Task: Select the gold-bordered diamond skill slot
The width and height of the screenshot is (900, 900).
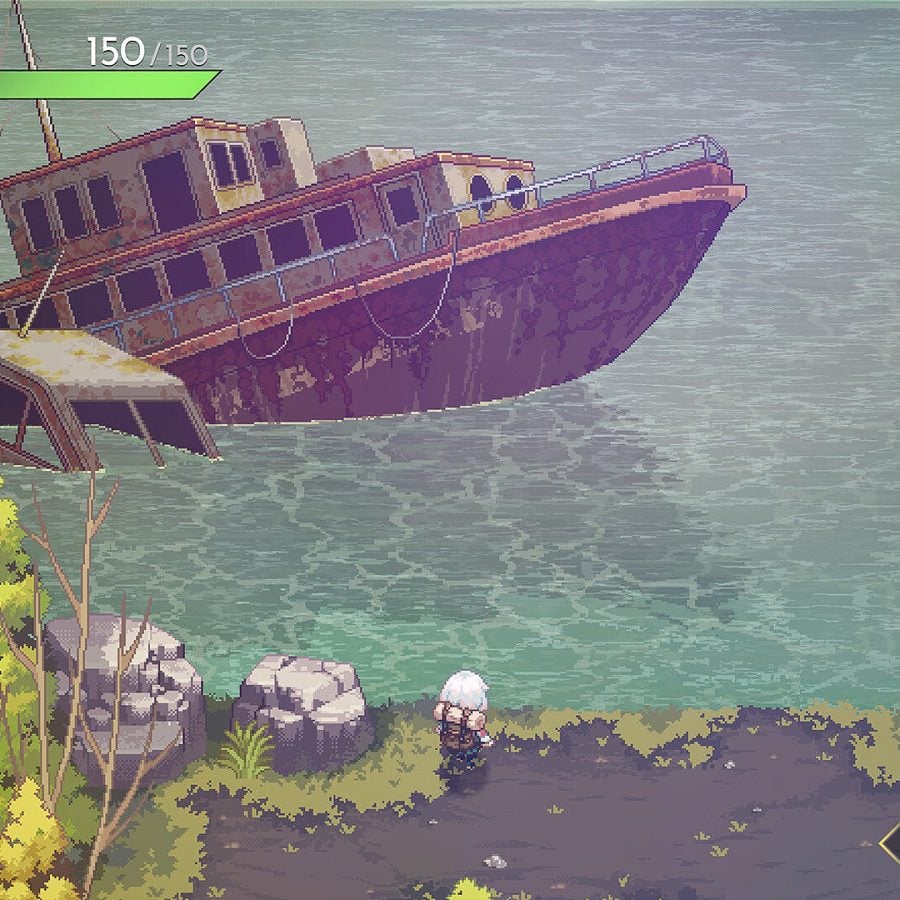Action: (891, 843)
